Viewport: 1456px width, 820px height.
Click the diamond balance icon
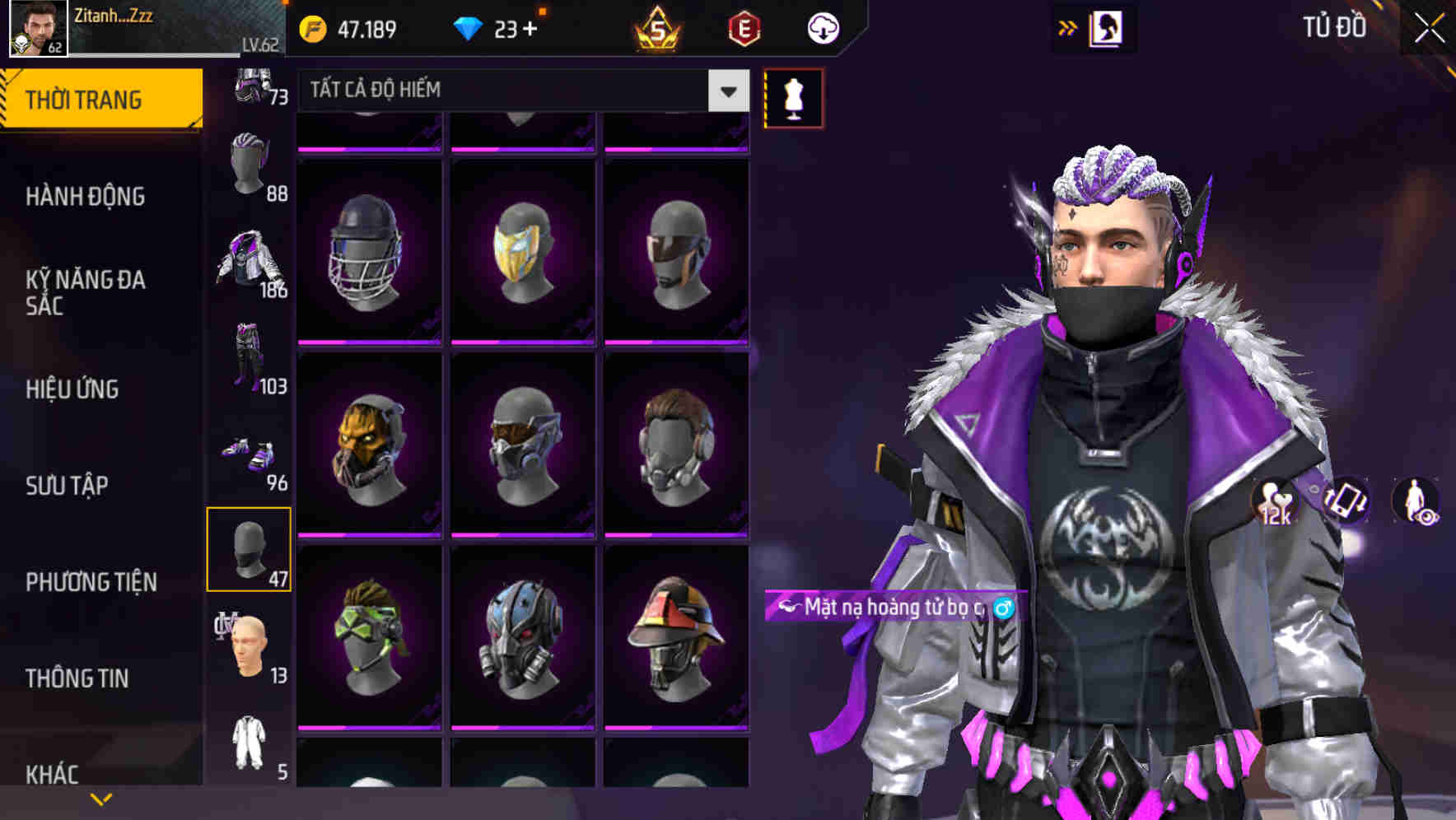[x=469, y=27]
